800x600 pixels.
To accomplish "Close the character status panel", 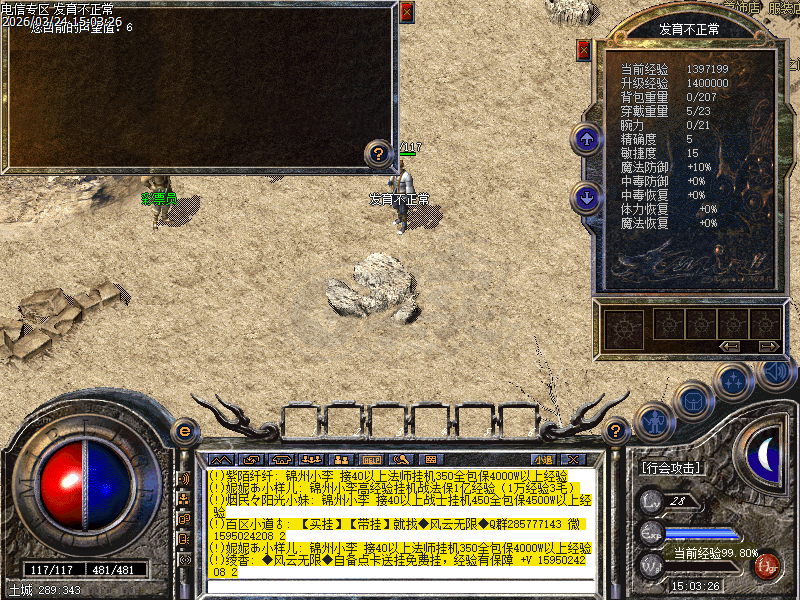I will click(584, 50).
